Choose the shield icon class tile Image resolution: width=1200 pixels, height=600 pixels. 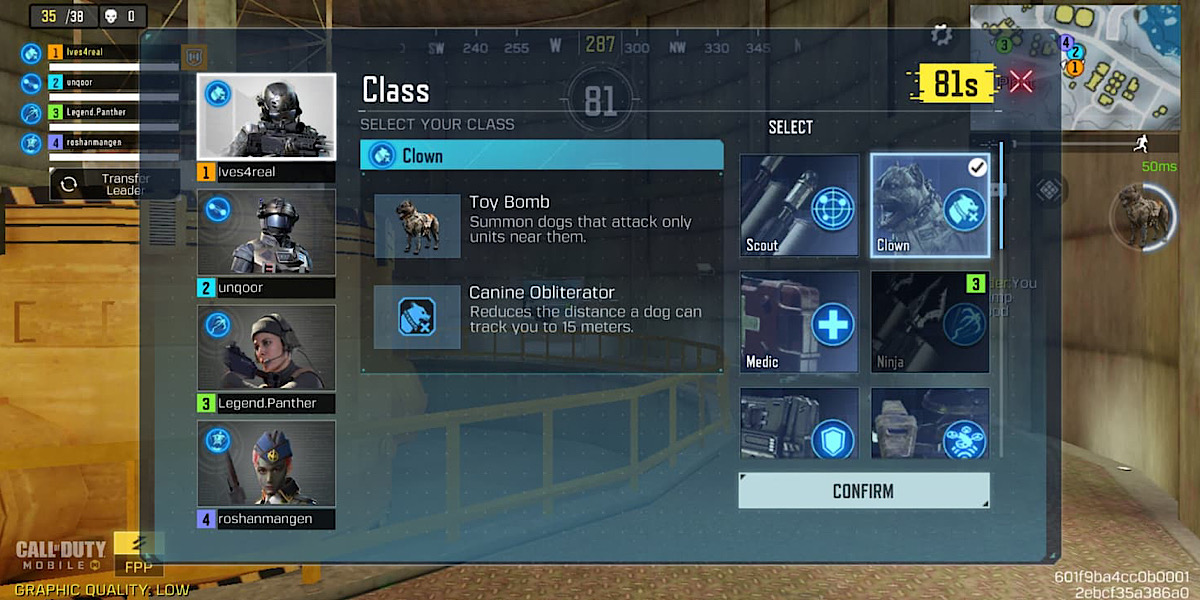click(x=799, y=424)
